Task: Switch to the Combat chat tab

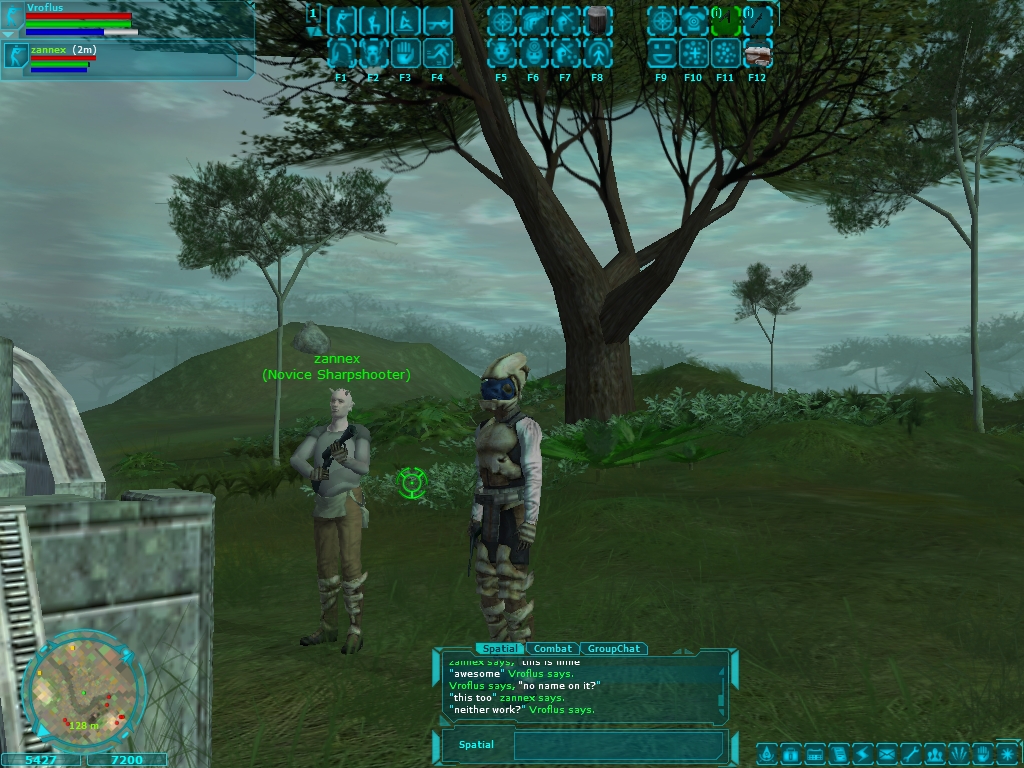Action: (x=552, y=649)
